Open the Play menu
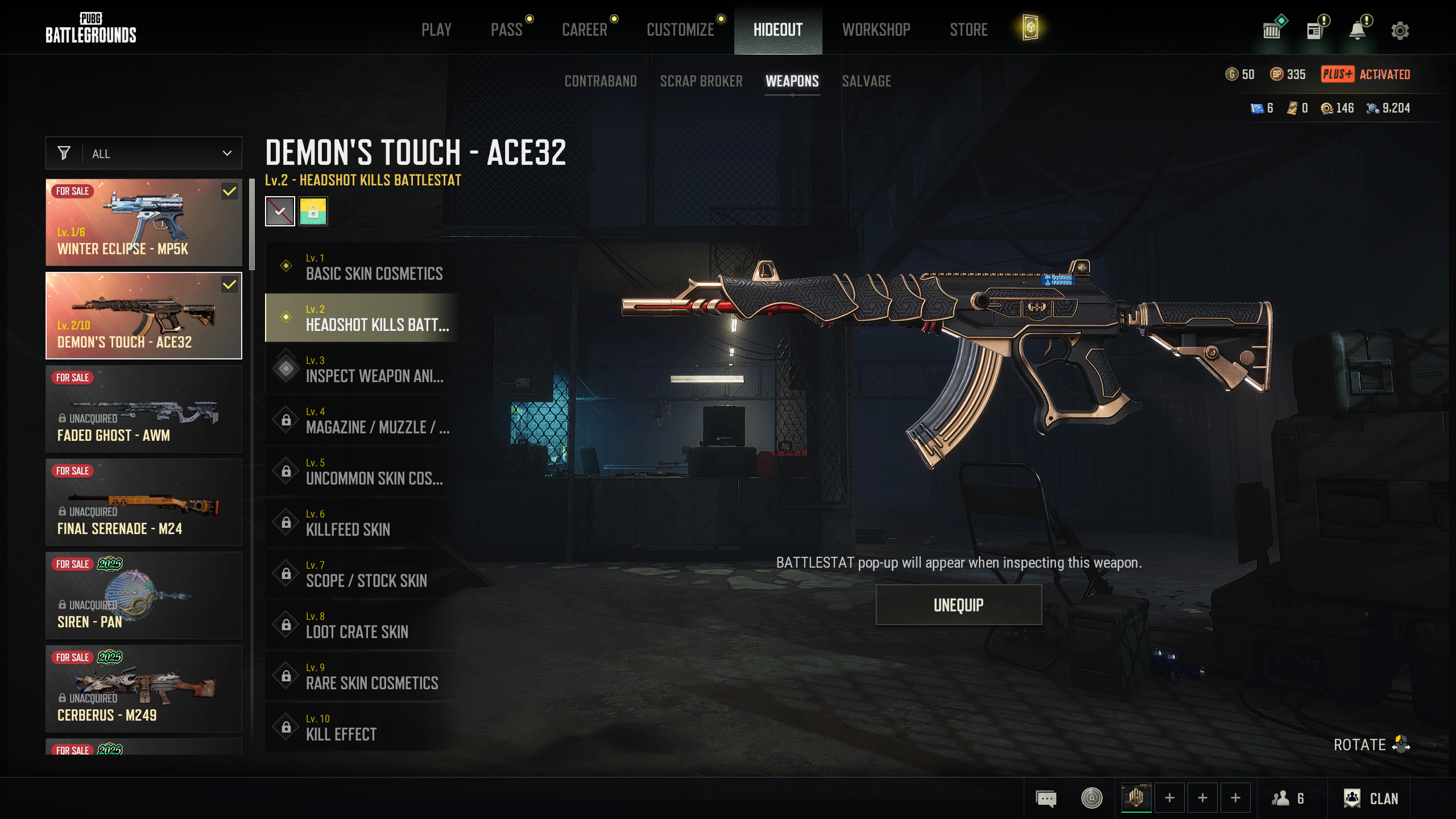 [x=436, y=30]
